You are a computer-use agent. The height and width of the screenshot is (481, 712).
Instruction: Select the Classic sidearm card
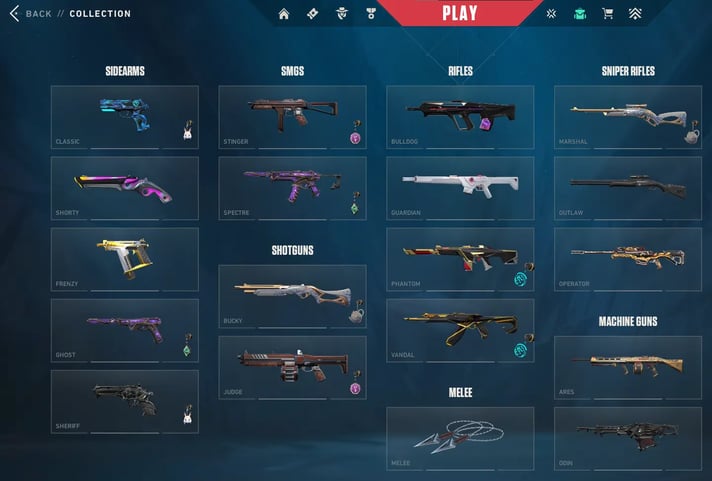[x=124, y=117]
